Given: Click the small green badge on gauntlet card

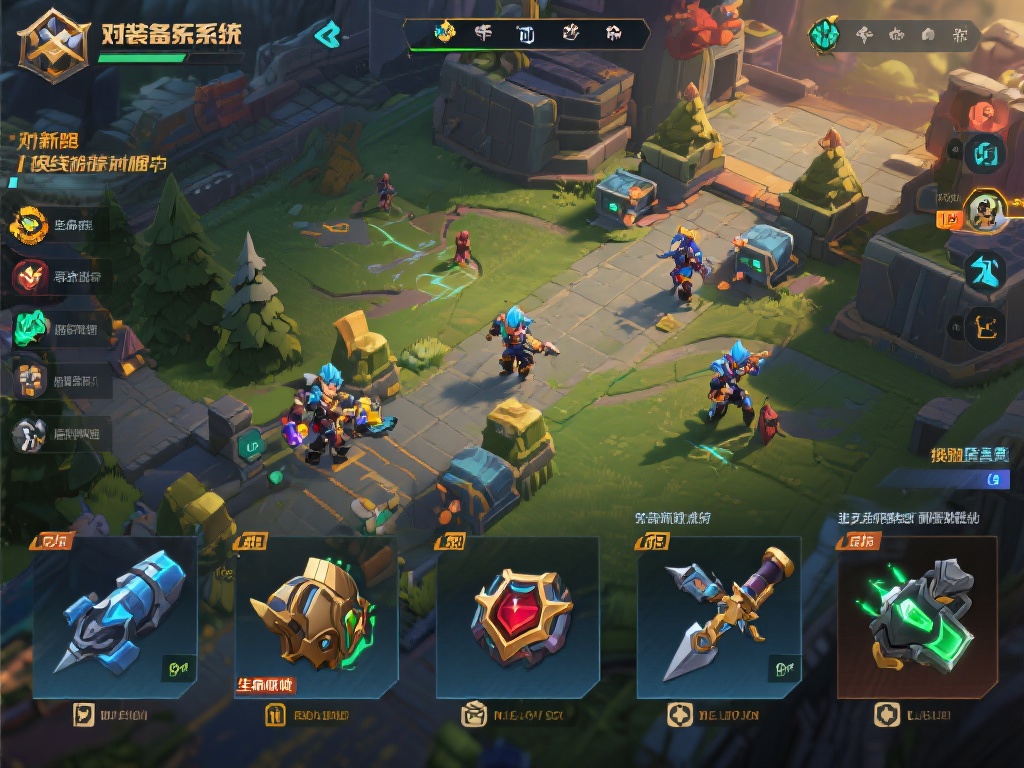Looking at the screenshot, I should click(178, 666).
